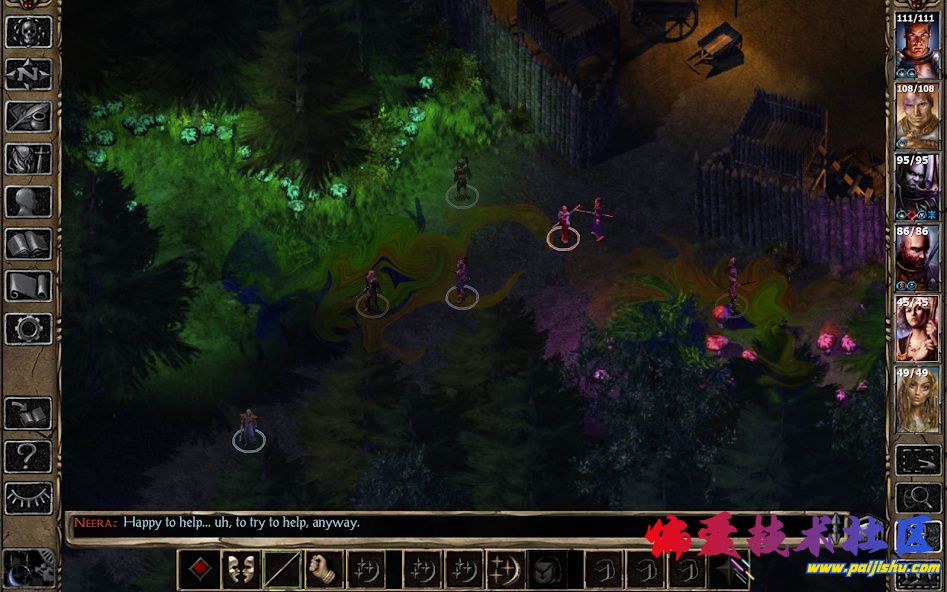947x592 pixels.
Task: Click the magnifying glass button under the portraits
Action: click(x=916, y=496)
